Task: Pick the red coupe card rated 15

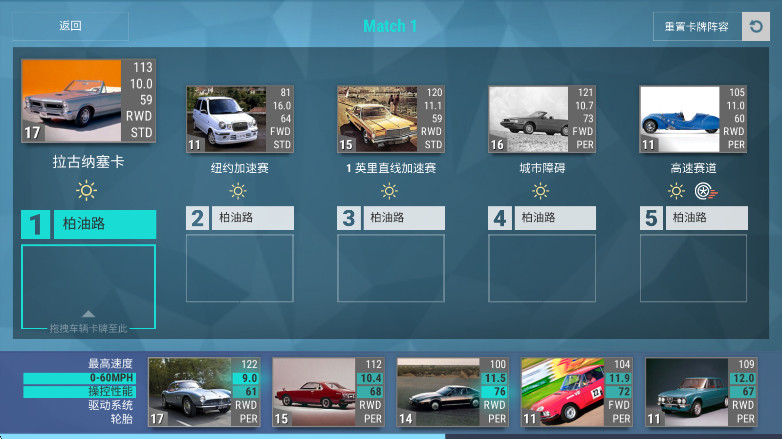Action: (328, 393)
